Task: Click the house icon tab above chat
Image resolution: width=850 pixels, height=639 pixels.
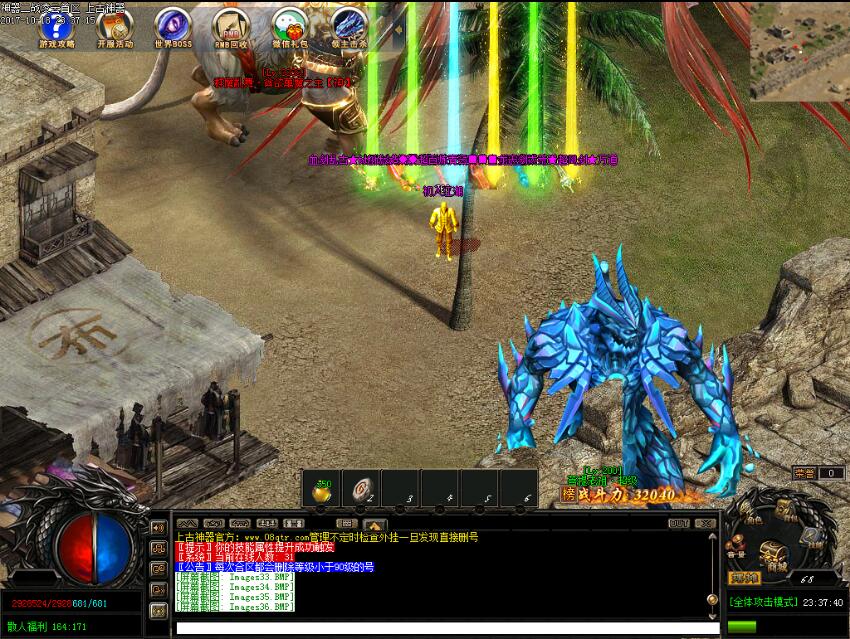Action: 375,523
